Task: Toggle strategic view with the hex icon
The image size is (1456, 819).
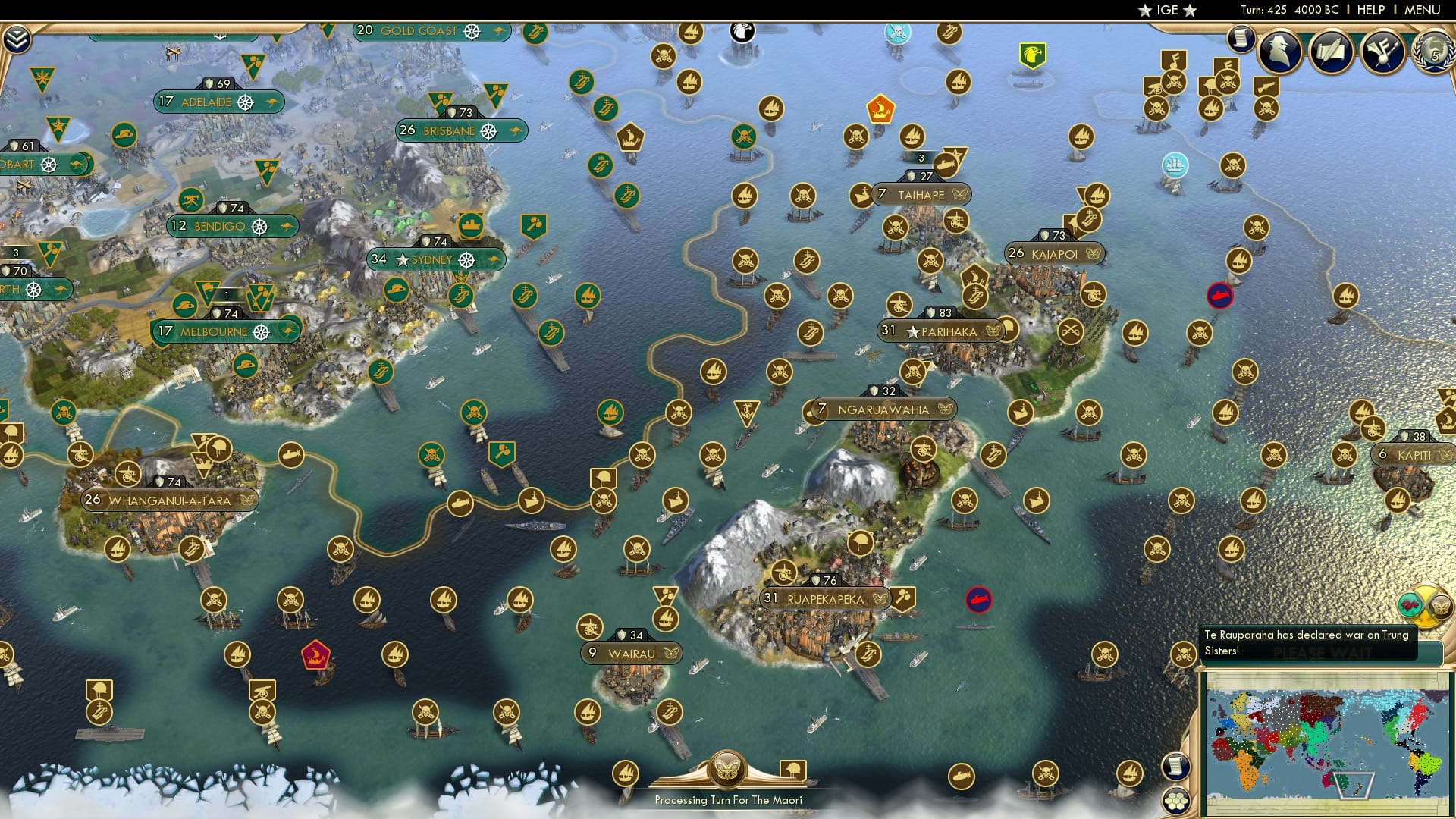Action: click(x=1177, y=801)
